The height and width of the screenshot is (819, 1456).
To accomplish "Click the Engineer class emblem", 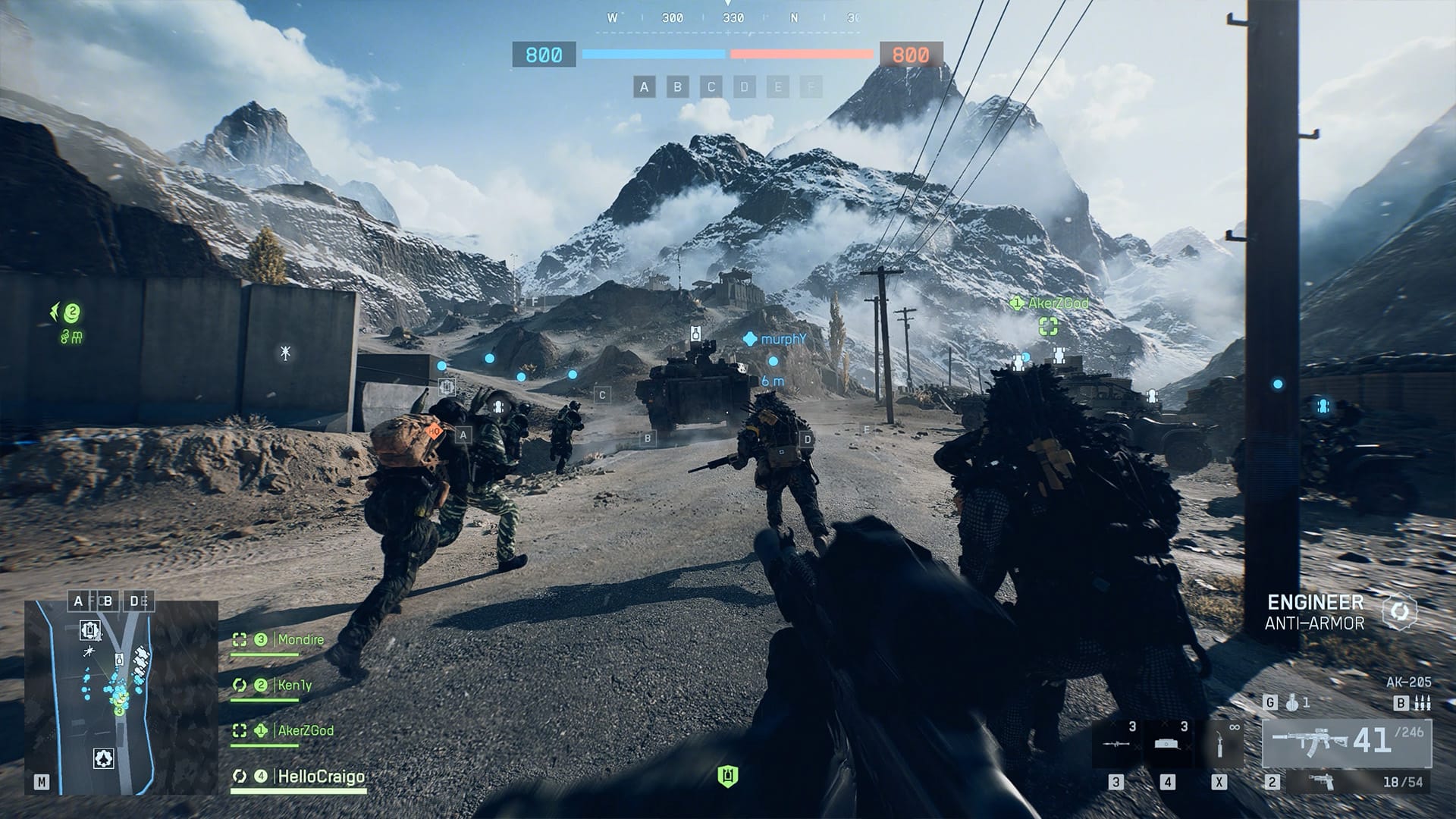I will pyautogui.click(x=1399, y=612).
